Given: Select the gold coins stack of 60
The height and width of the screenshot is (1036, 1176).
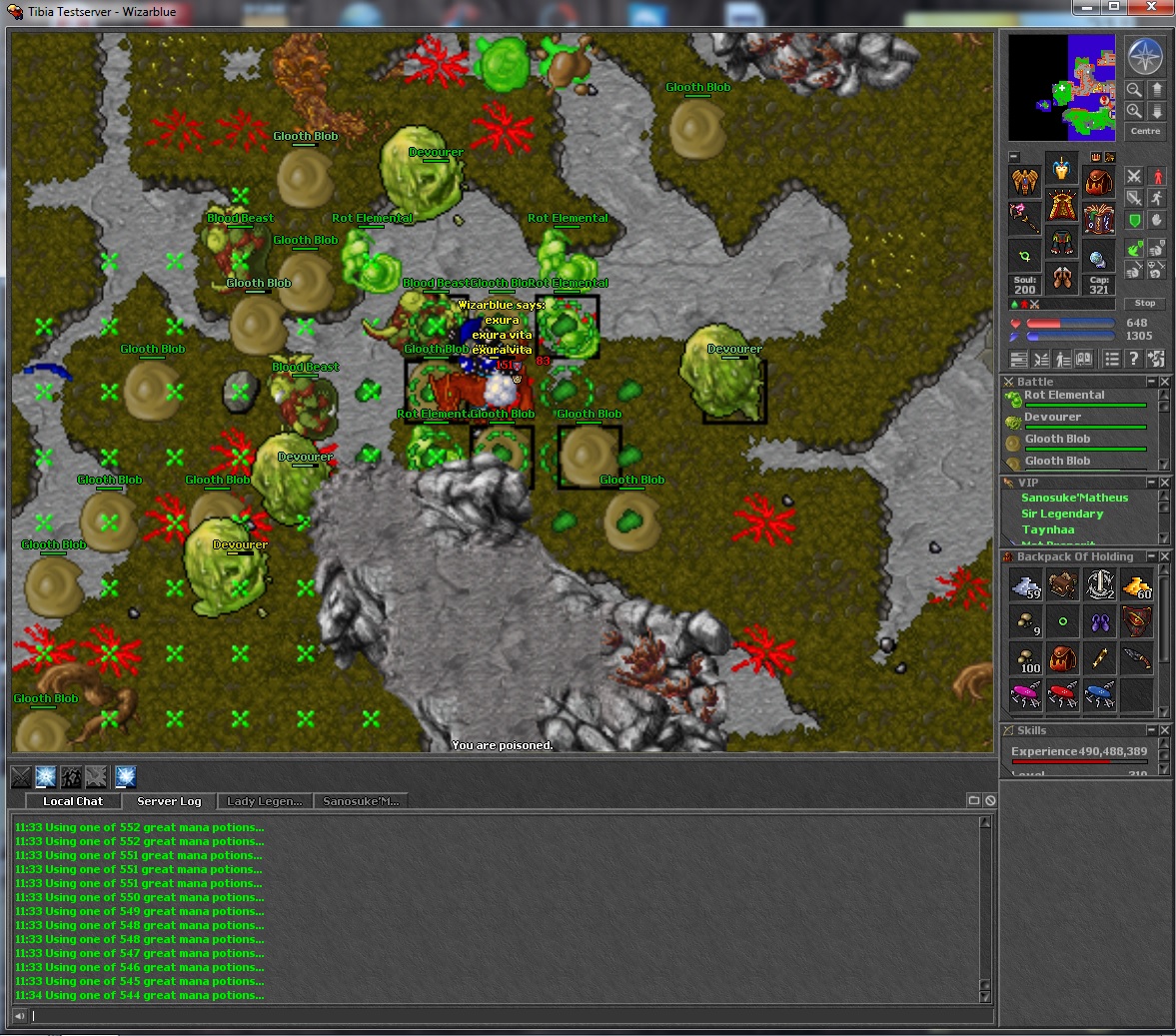Looking at the screenshot, I should click(x=1136, y=586).
